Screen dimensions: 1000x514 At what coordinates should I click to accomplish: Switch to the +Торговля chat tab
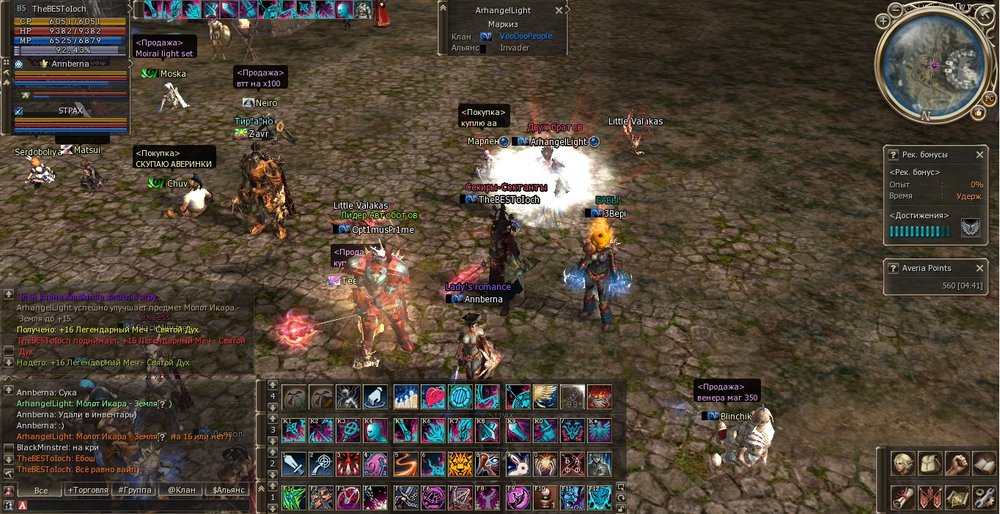[90, 491]
